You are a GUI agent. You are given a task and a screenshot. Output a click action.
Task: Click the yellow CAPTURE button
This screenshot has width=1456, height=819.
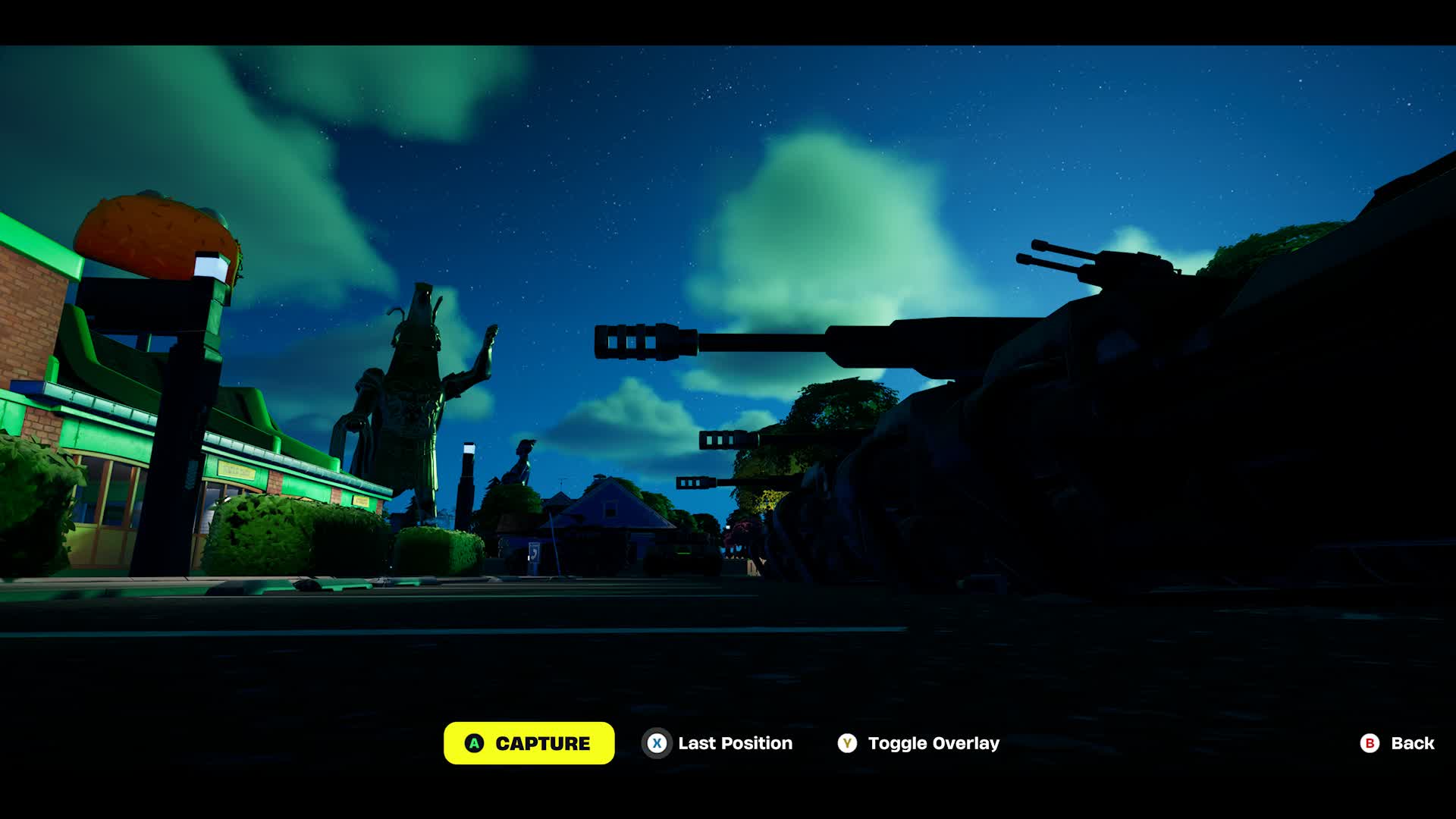[x=529, y=743]
